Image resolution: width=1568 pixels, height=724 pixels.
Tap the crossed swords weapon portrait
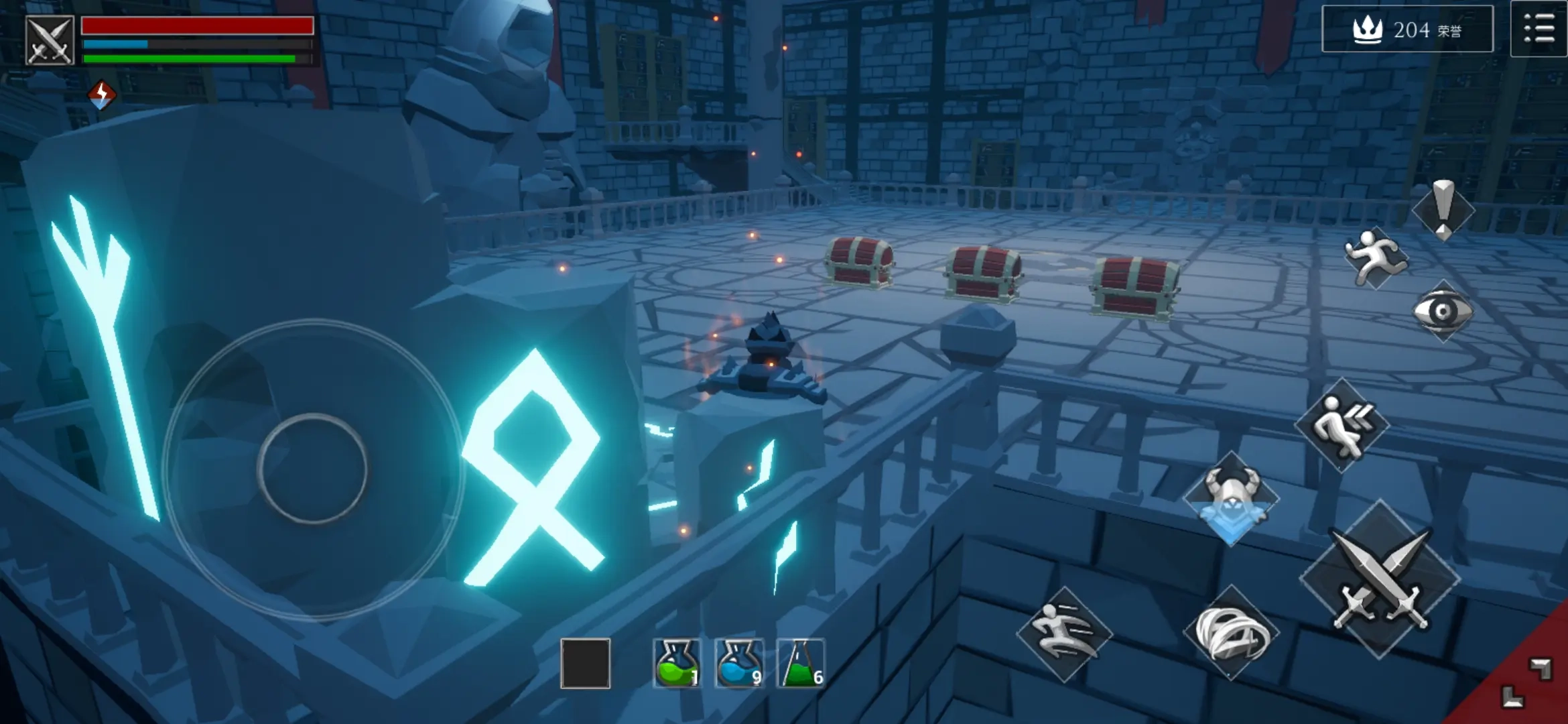coord(50,41)
